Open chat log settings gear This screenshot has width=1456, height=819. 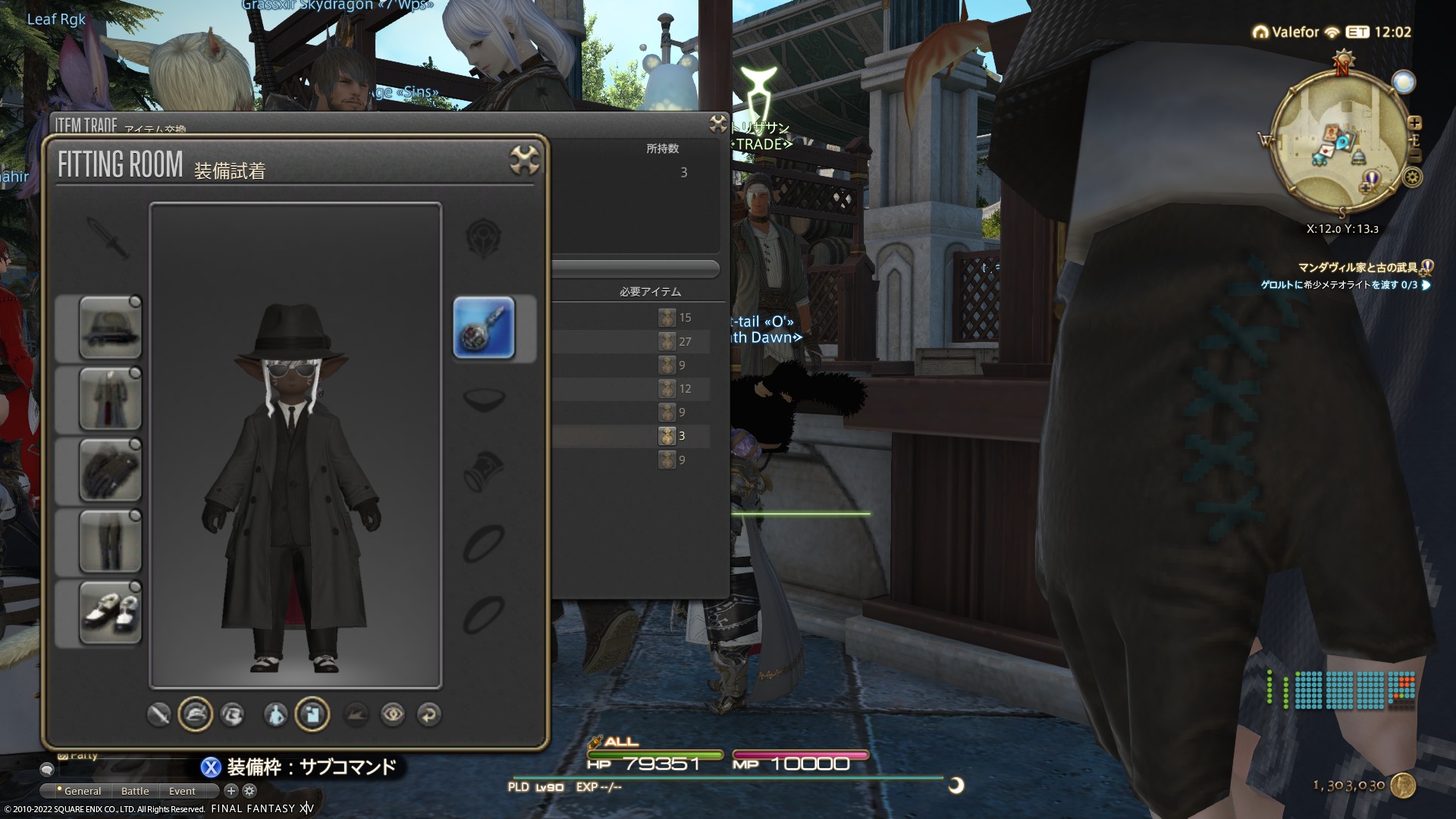(249, 791)
